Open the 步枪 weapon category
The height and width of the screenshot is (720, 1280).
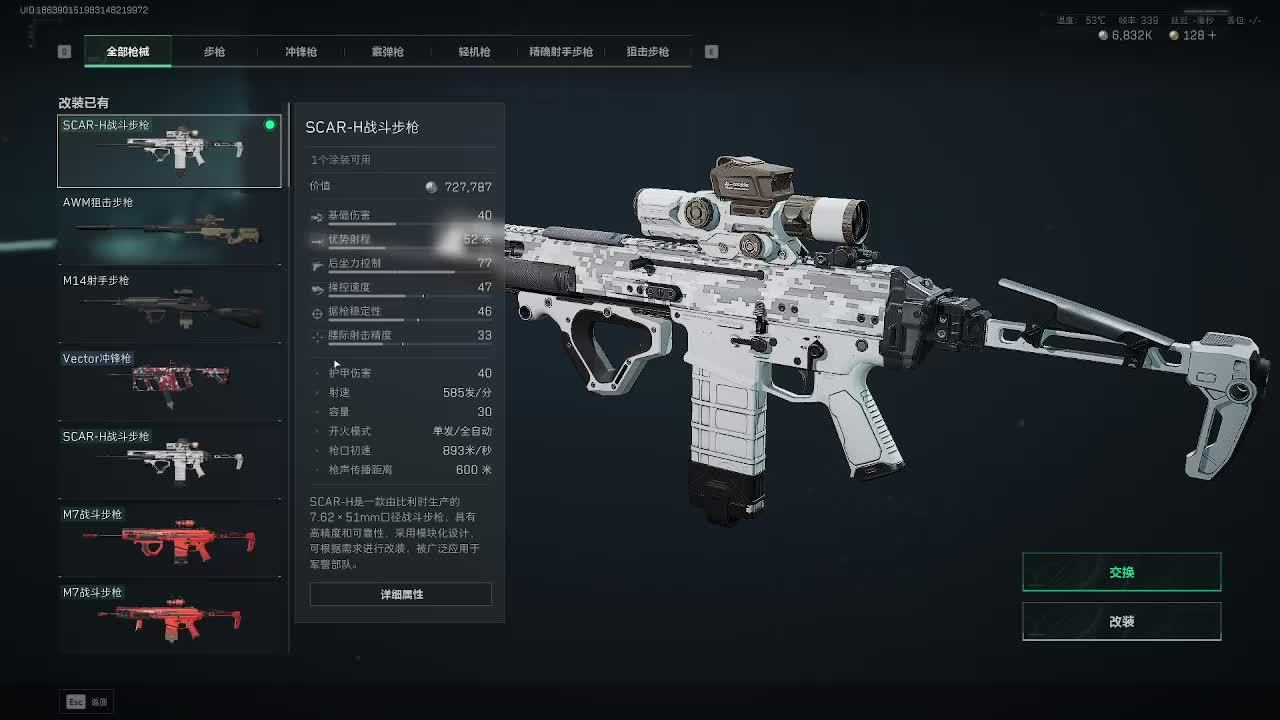coord(214,52)
